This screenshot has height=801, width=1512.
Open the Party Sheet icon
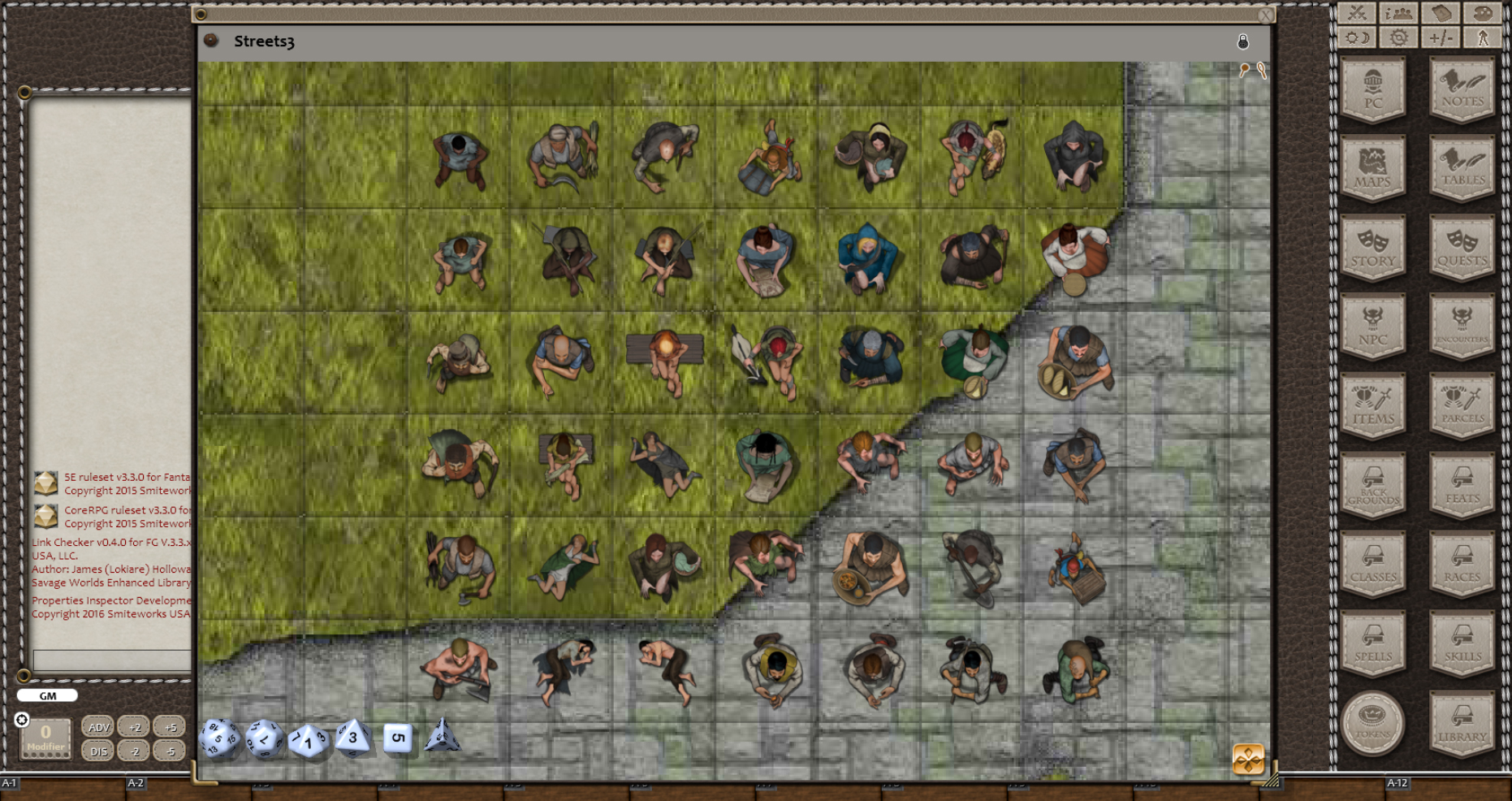click(1398, 12)
